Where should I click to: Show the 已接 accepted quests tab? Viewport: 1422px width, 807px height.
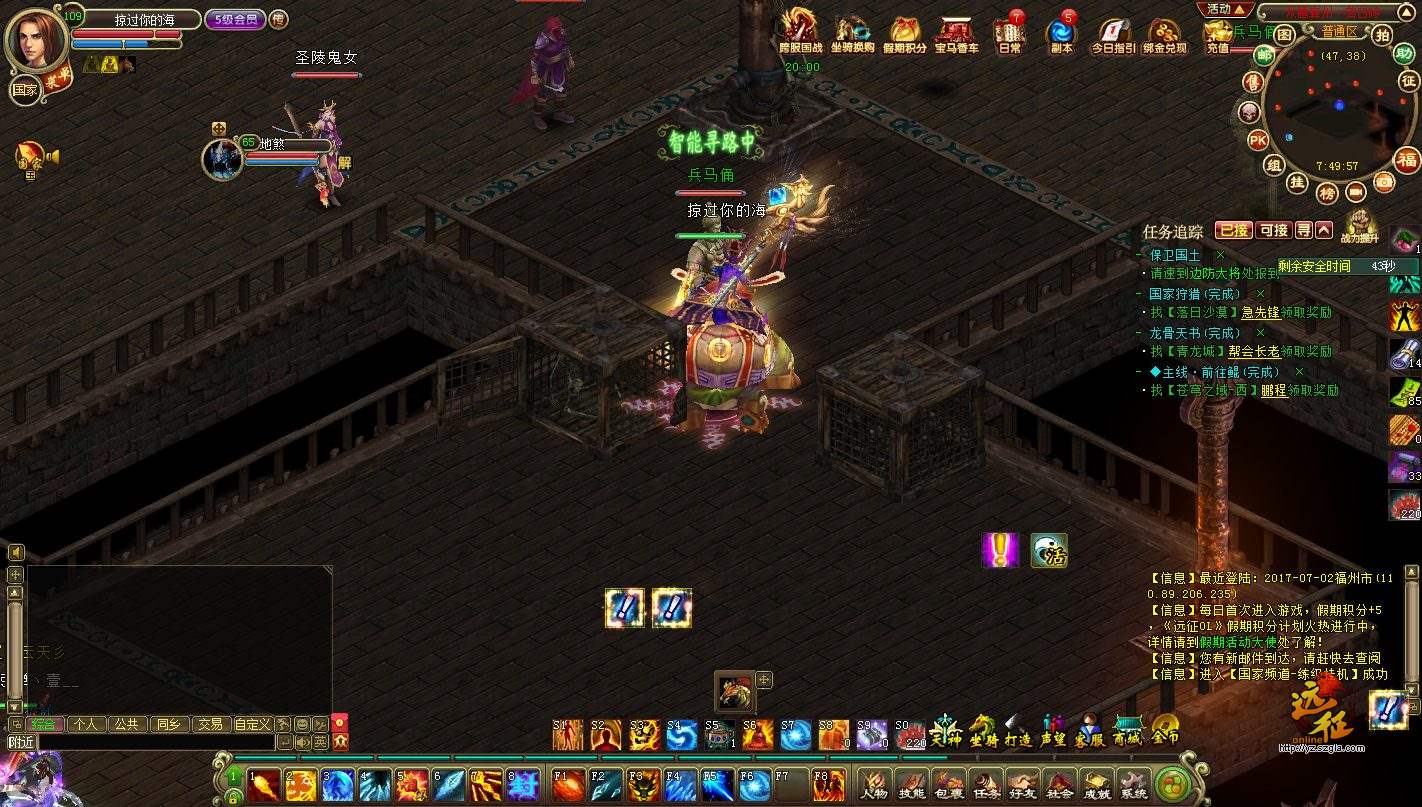(1233, 230)
